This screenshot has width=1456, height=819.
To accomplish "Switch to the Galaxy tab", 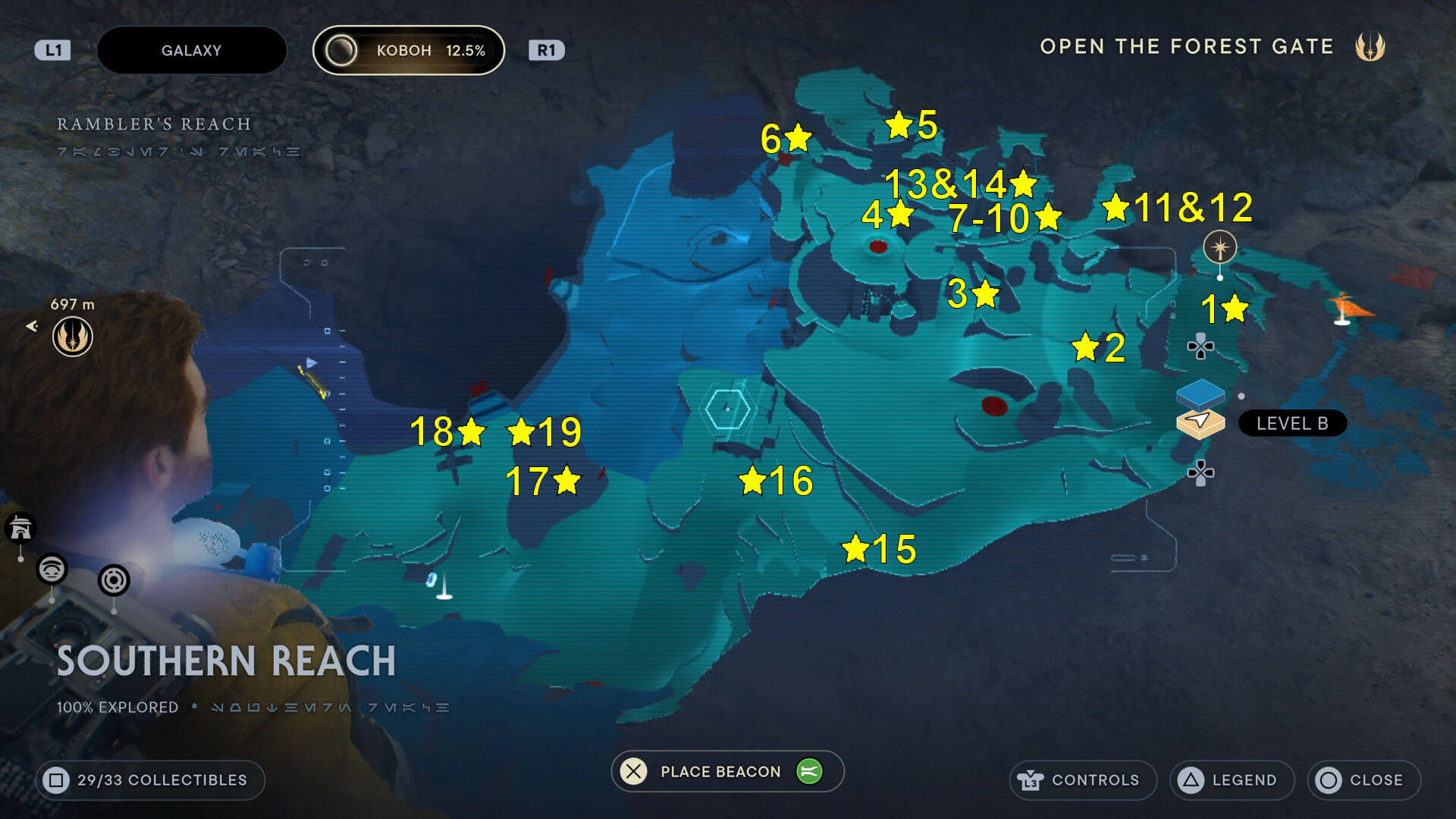I will tap(191, 50).
